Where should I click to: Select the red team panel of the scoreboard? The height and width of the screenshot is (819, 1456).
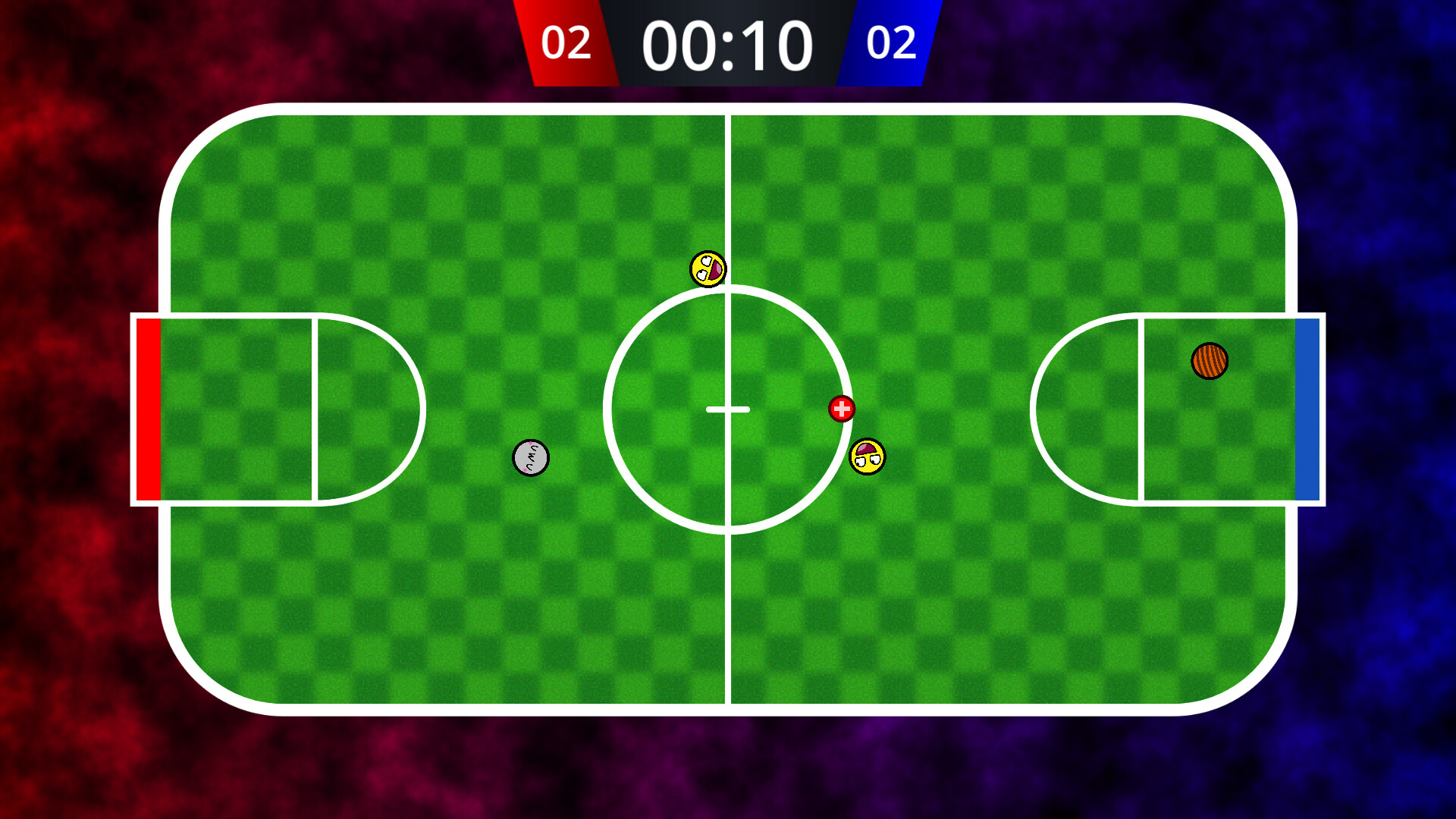click(x=568, y=43)
